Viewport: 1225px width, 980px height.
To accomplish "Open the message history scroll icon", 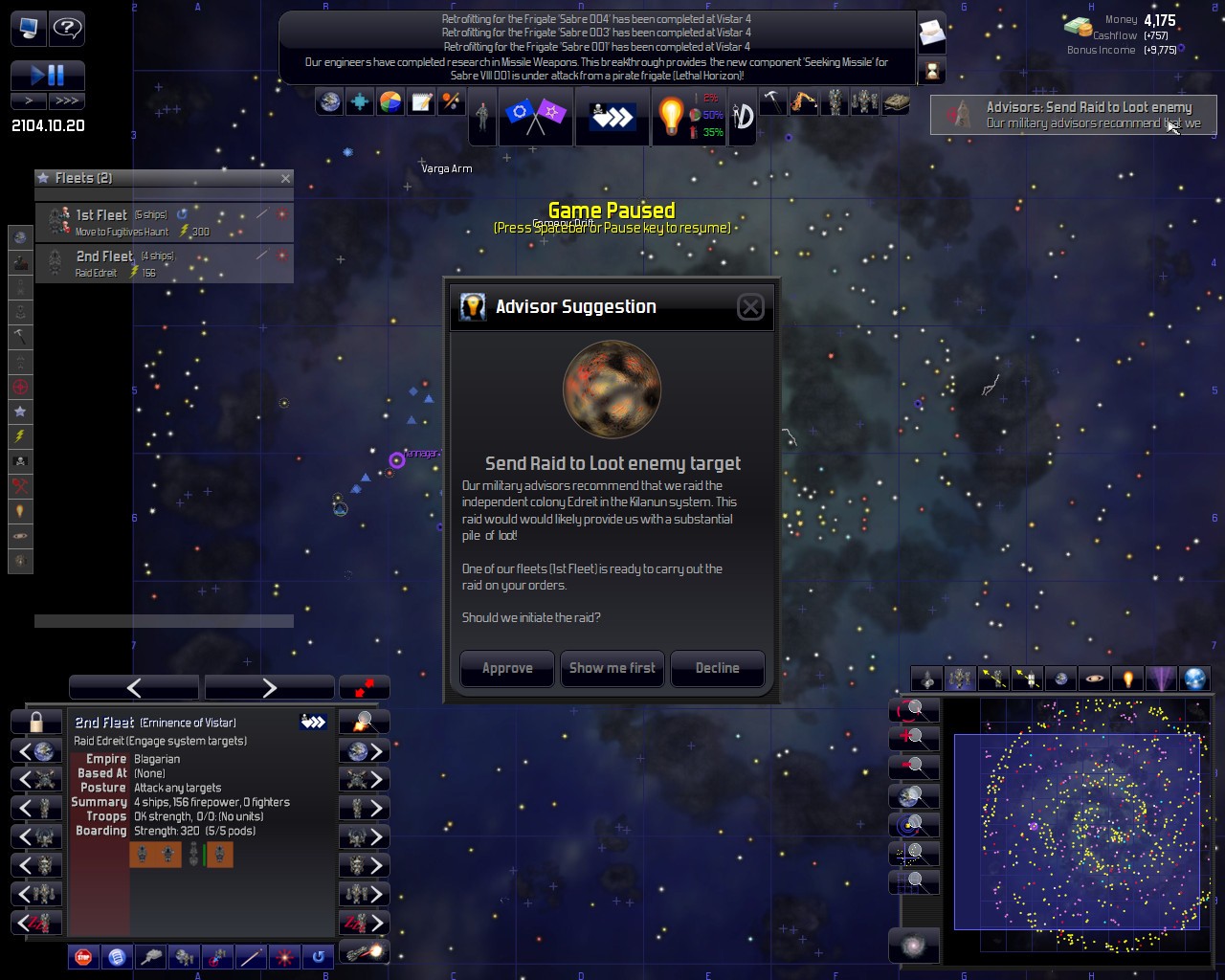I will (931, 34).
